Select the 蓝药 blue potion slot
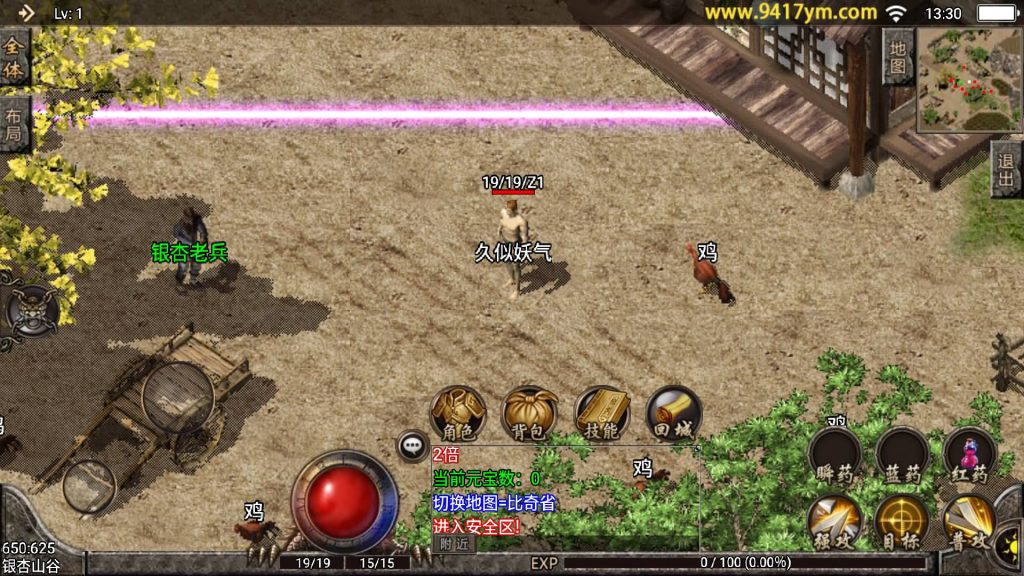 pos(901,455)
